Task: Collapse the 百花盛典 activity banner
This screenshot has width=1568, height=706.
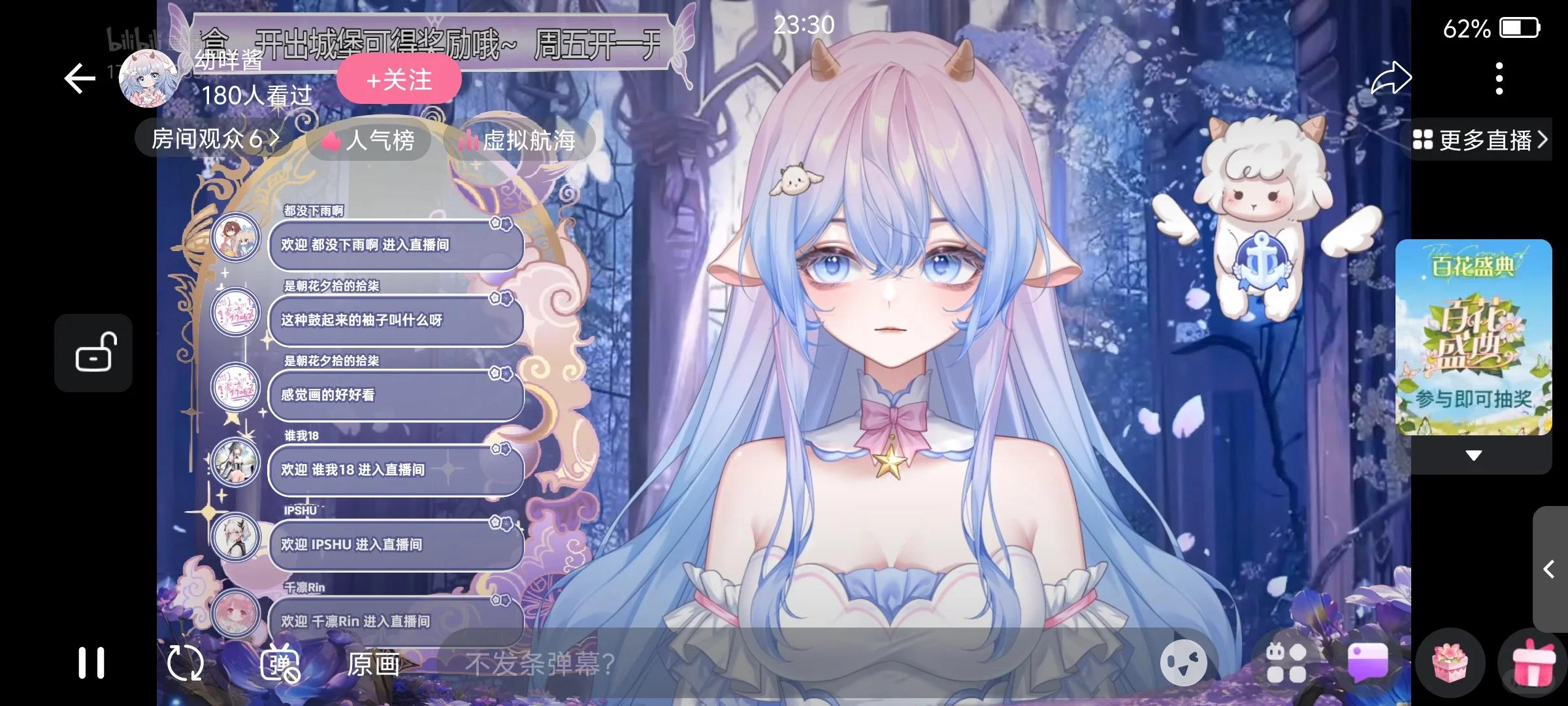Action: point(1473,456)
